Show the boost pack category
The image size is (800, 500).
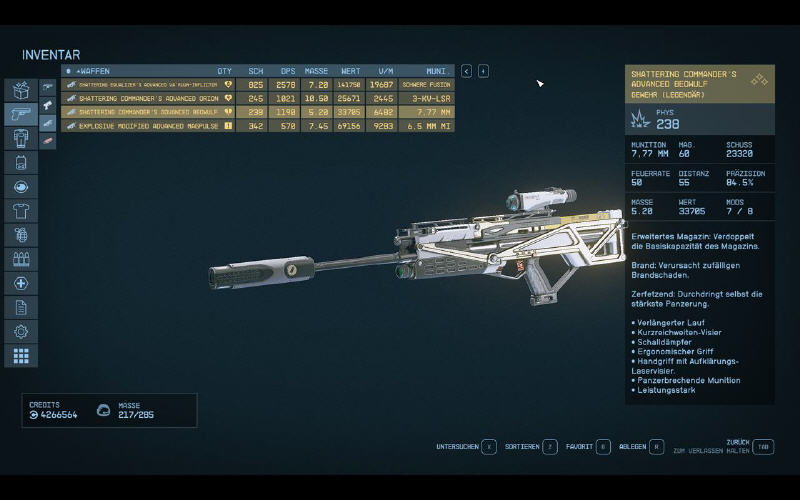pyautogui.click(x=21, y=162)
